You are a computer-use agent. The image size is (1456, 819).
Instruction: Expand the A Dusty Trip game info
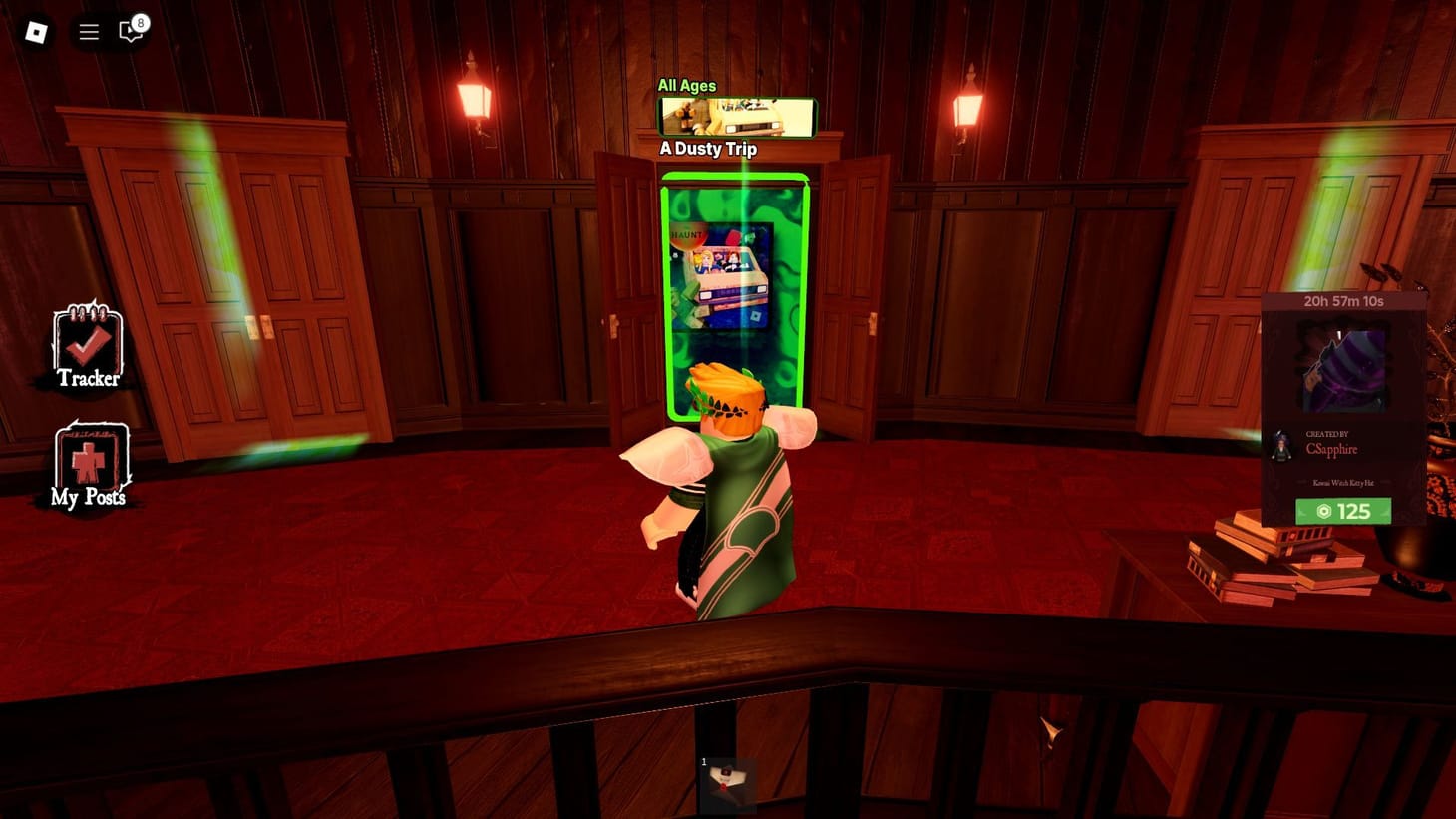pos(736,115)
